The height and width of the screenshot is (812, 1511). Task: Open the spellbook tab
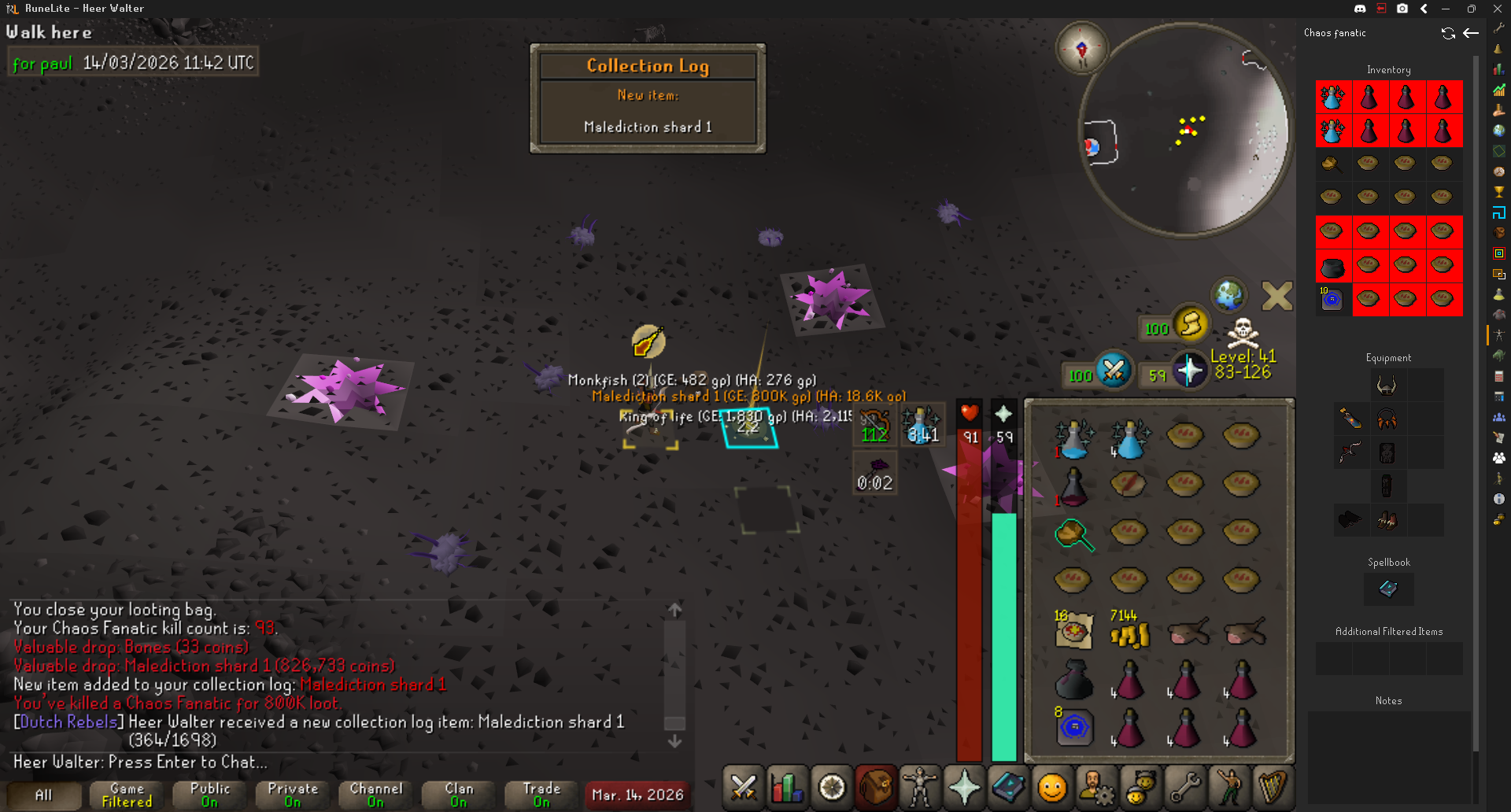coord(1008,787)
